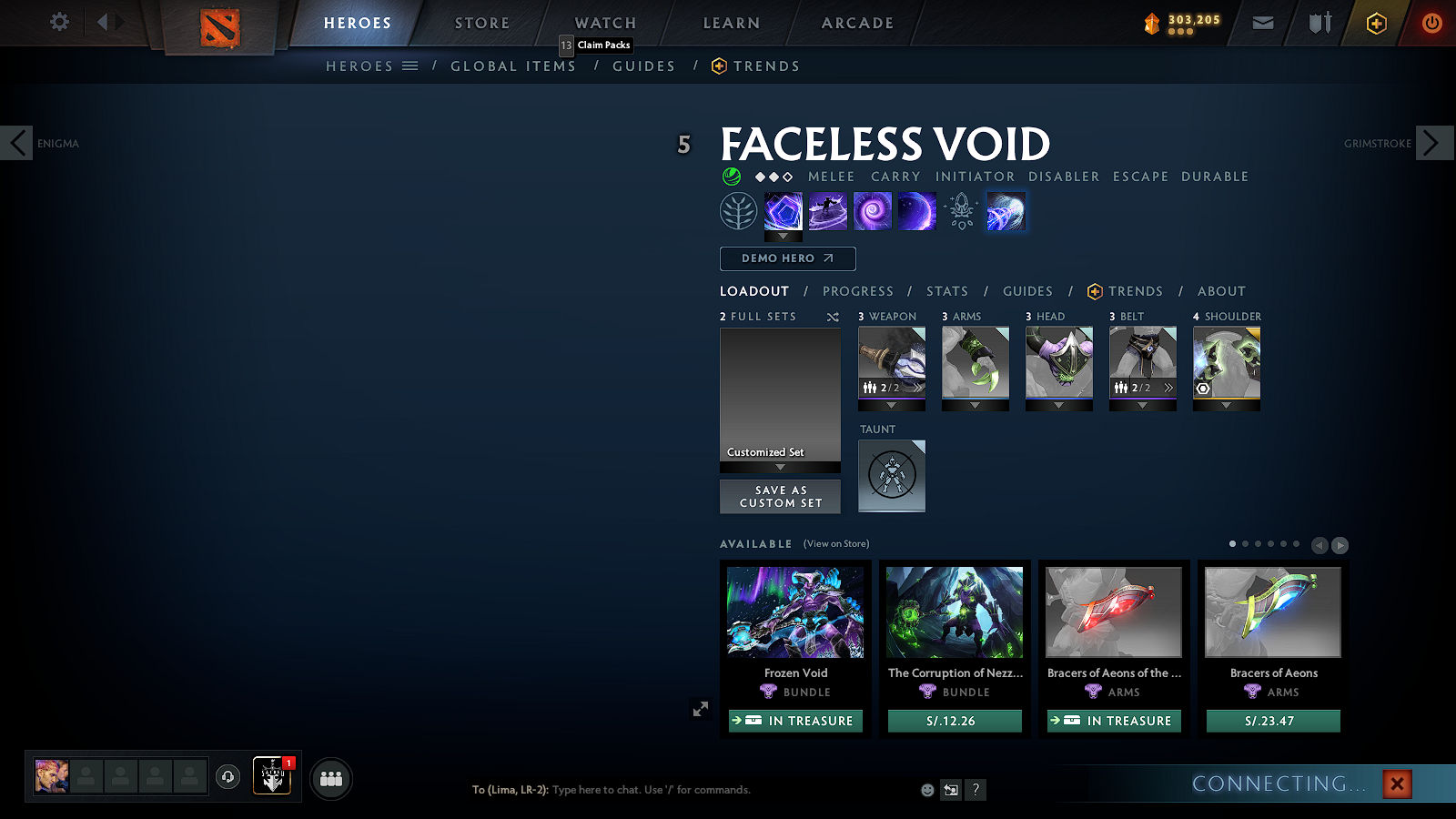Click the emoticon icon in the chat bar
Image resolution: width=1456 pixels, height=819 pixels.
(x=926, y=790)
